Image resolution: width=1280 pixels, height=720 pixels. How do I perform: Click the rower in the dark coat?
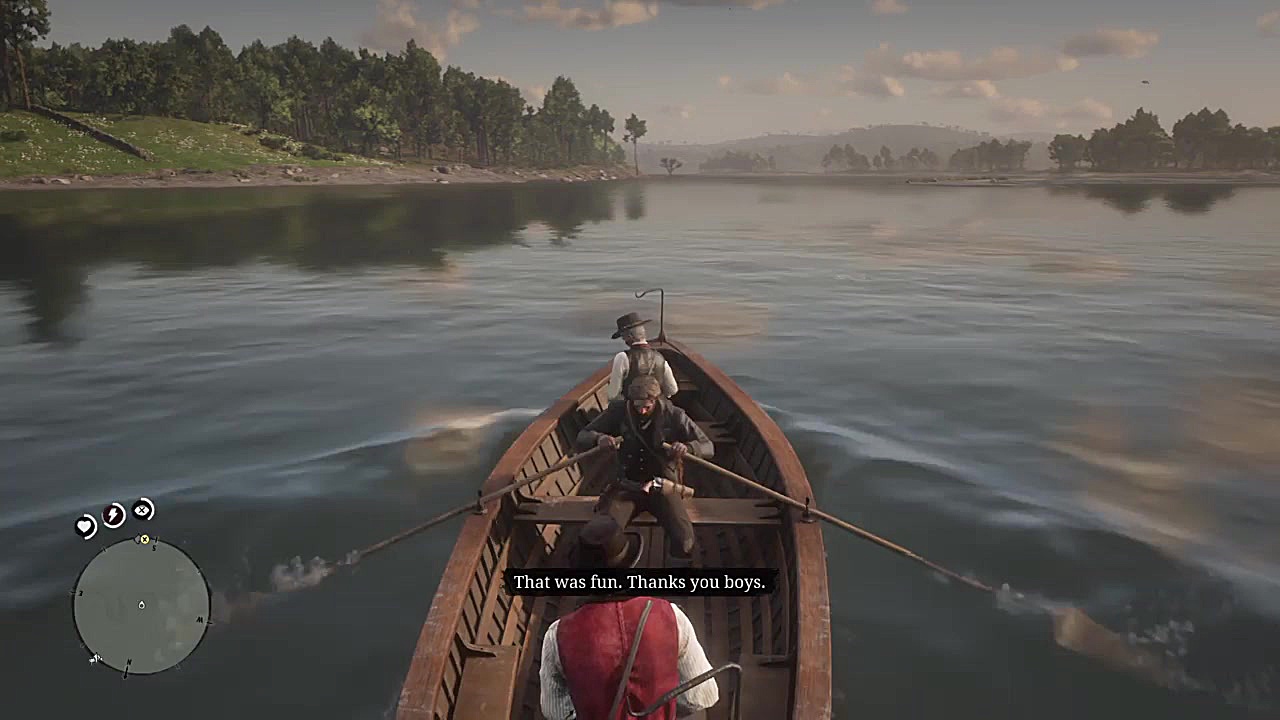click(x=640, y=450)
